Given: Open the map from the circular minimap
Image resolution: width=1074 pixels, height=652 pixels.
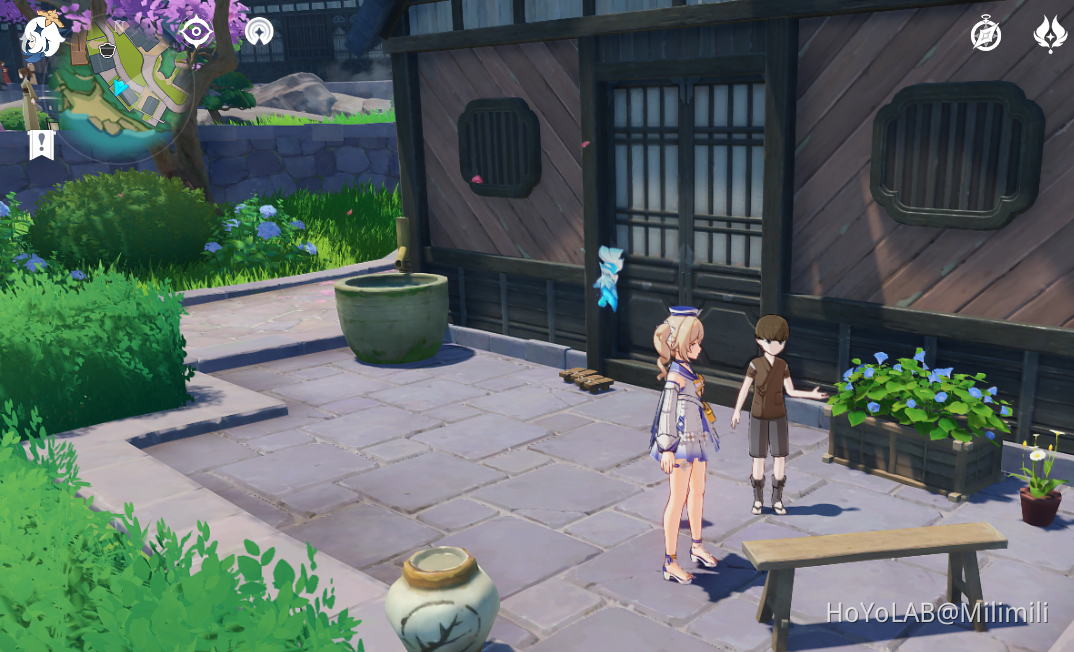Looking at the screenshot, I should 122,85.
